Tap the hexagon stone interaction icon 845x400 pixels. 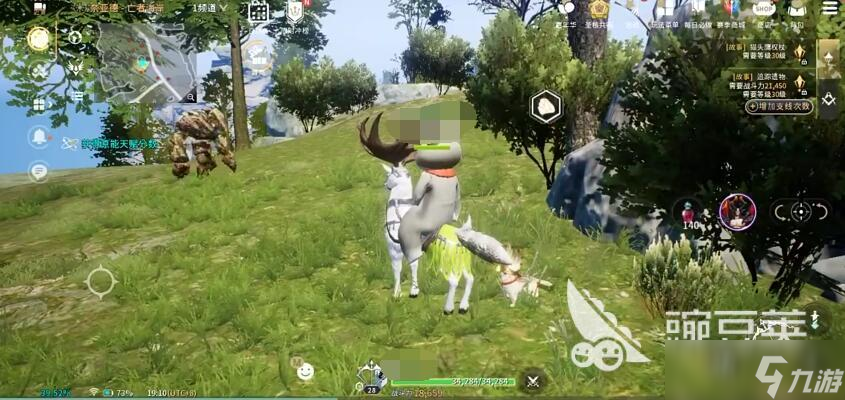tap(545, 107)
